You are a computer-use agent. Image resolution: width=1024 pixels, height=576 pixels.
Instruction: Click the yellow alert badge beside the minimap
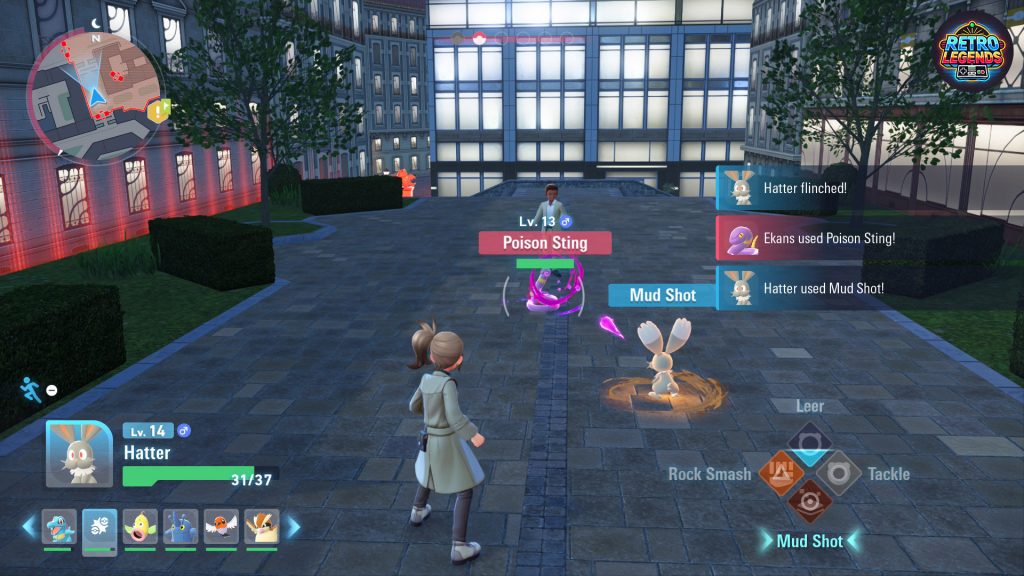(x=158, y=110)
